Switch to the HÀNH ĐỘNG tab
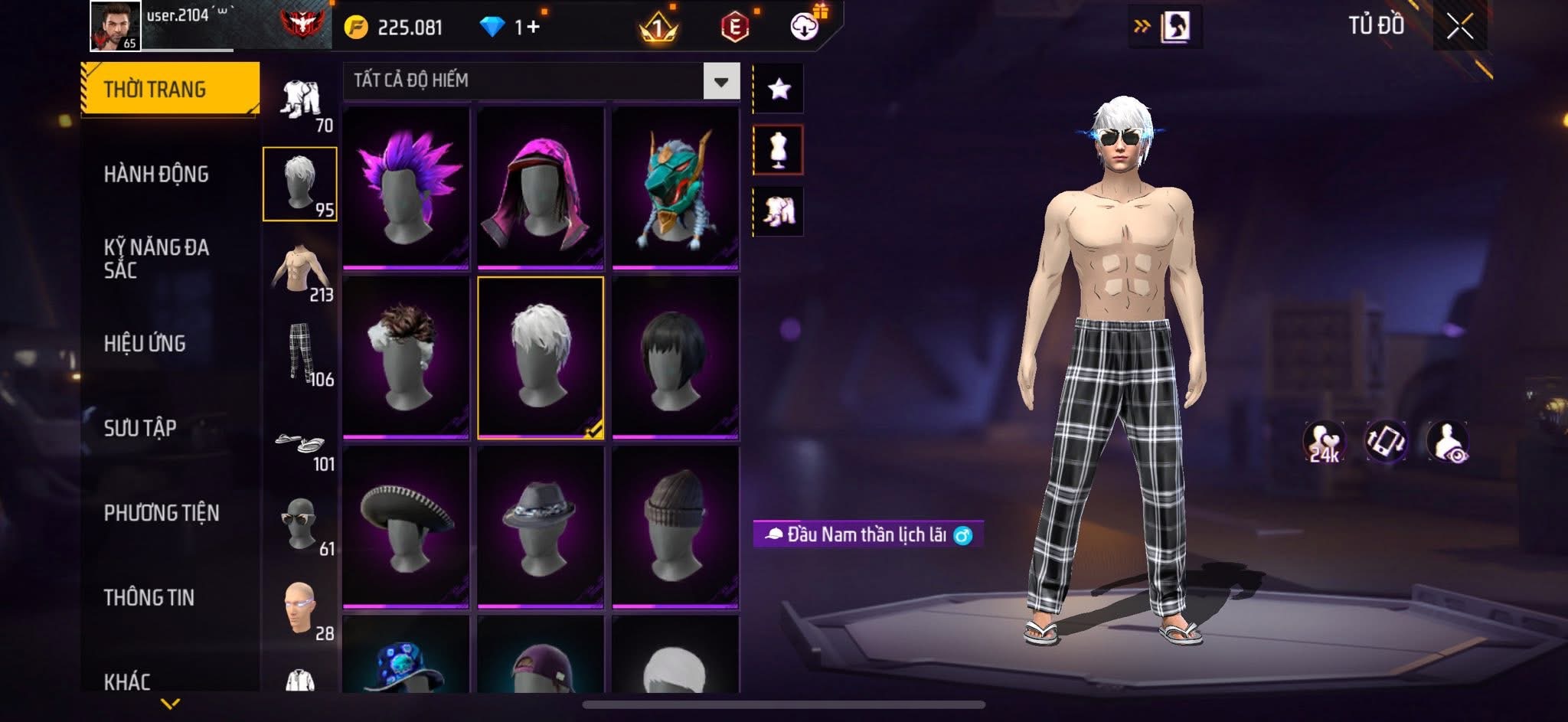Viewport: 1568px width, 722px height. point(156,175)
